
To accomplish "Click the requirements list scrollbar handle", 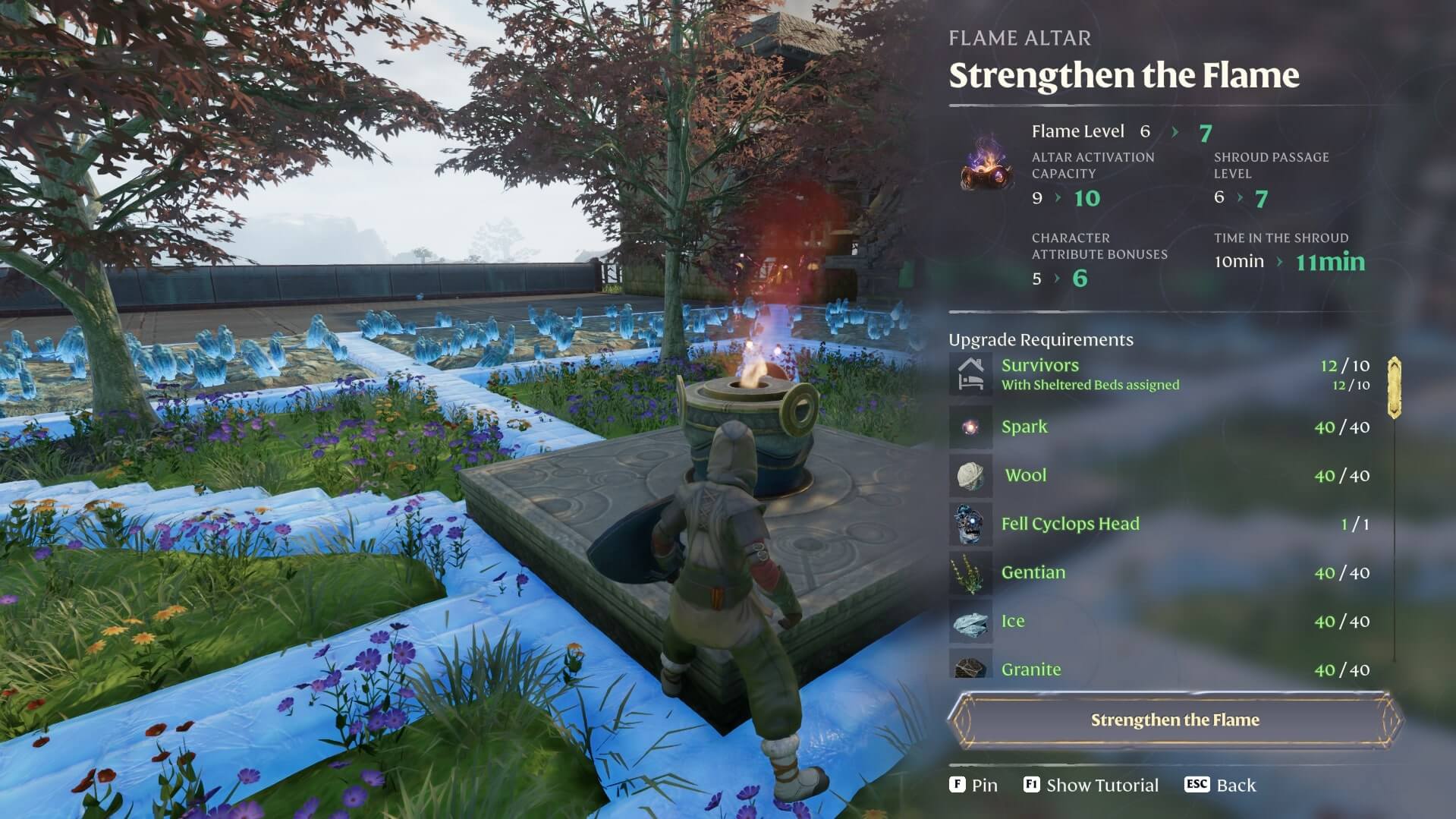I will point(1394,388).
